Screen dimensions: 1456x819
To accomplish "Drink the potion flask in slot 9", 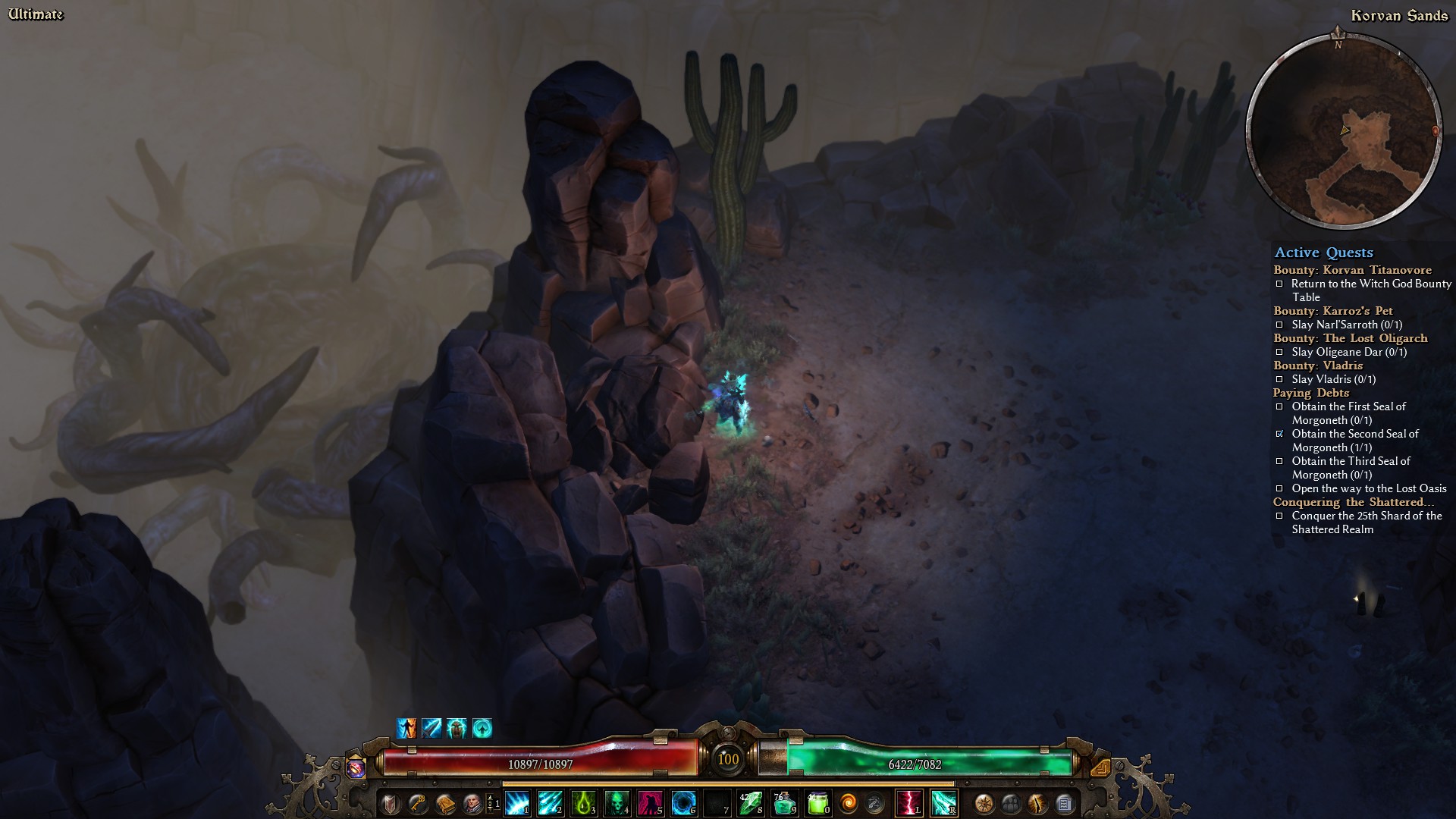I will [783, 802].
